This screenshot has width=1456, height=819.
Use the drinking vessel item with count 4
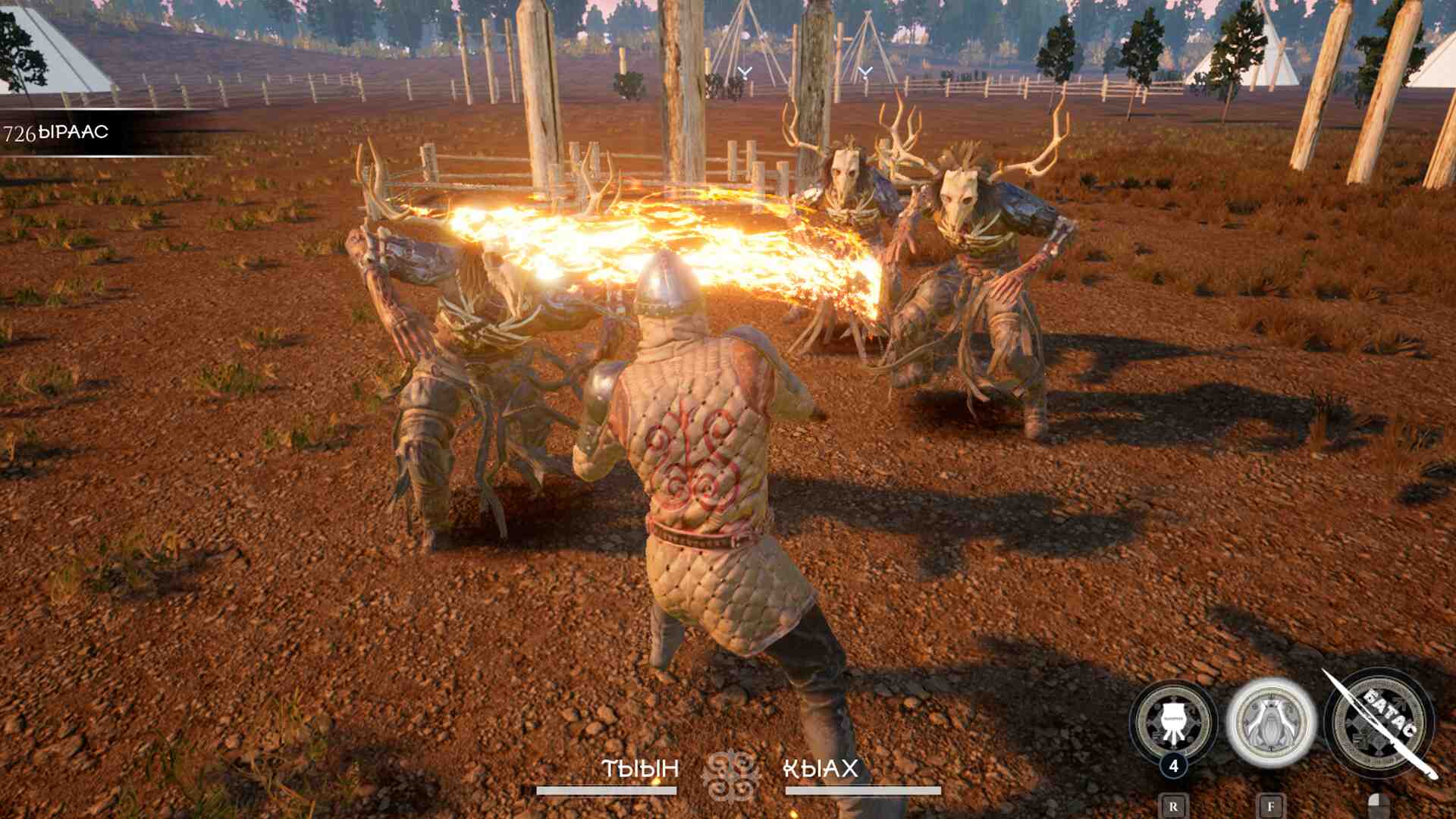pyautogui.click(x=1172, y=721)
